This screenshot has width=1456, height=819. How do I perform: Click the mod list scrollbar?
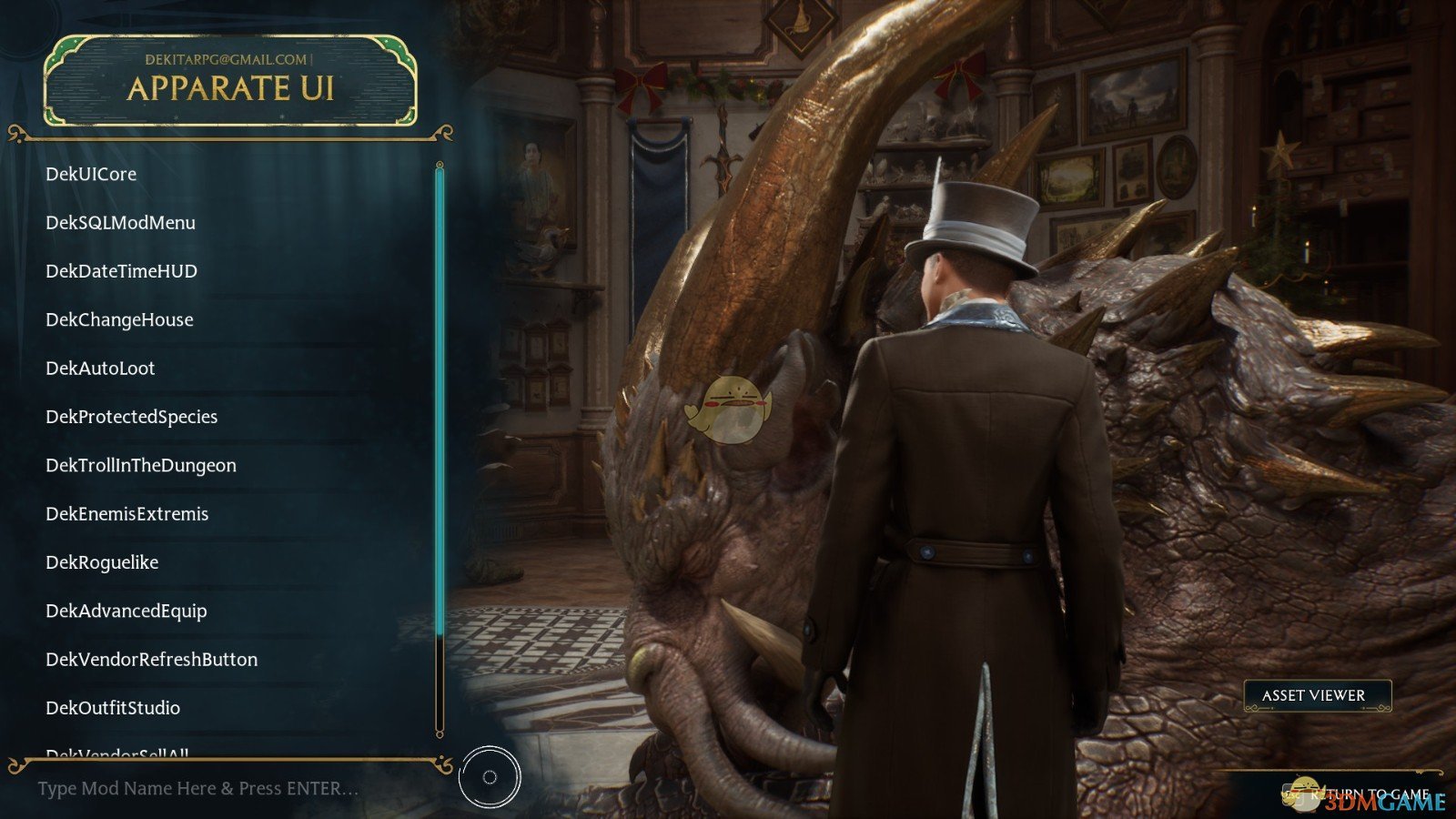[x=440, y=400]
